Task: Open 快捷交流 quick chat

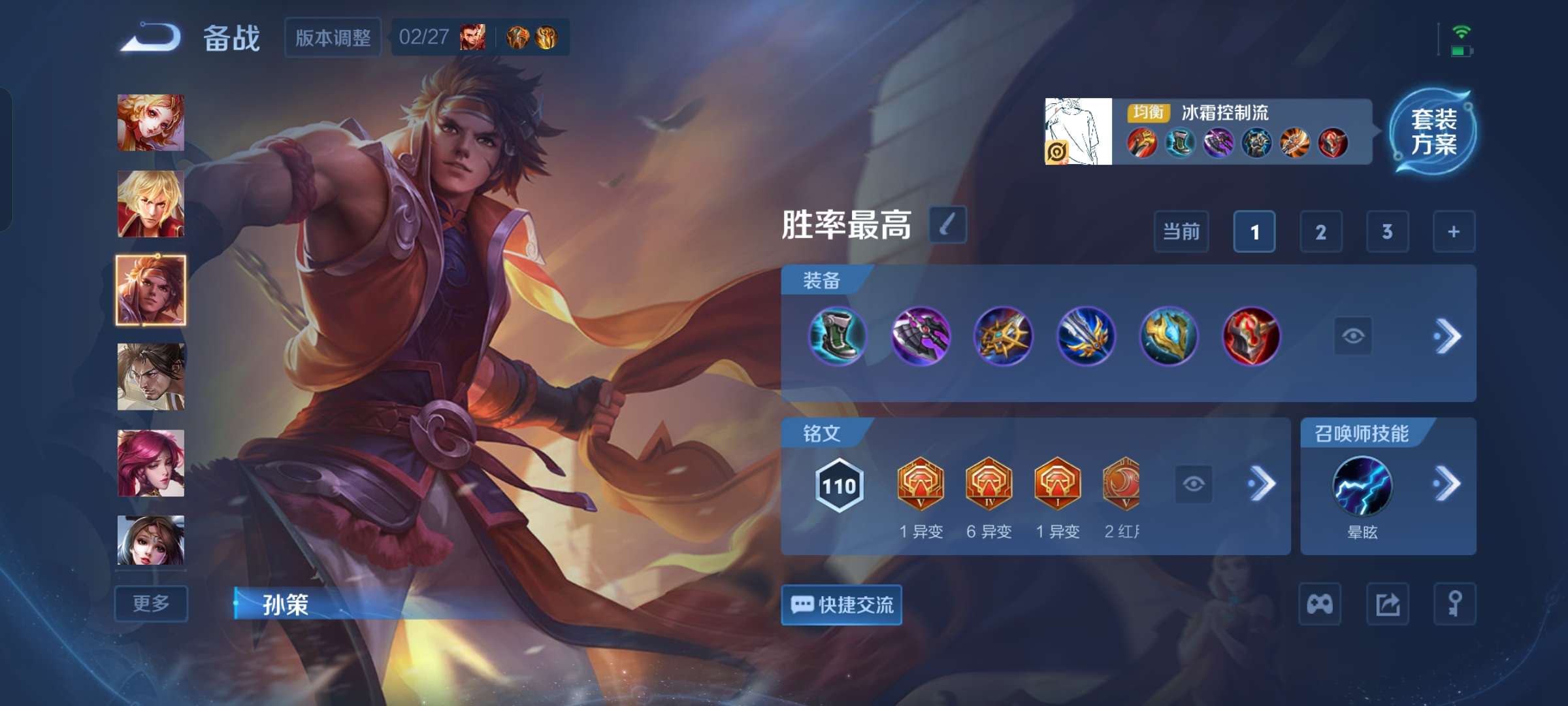Action: 841,605
